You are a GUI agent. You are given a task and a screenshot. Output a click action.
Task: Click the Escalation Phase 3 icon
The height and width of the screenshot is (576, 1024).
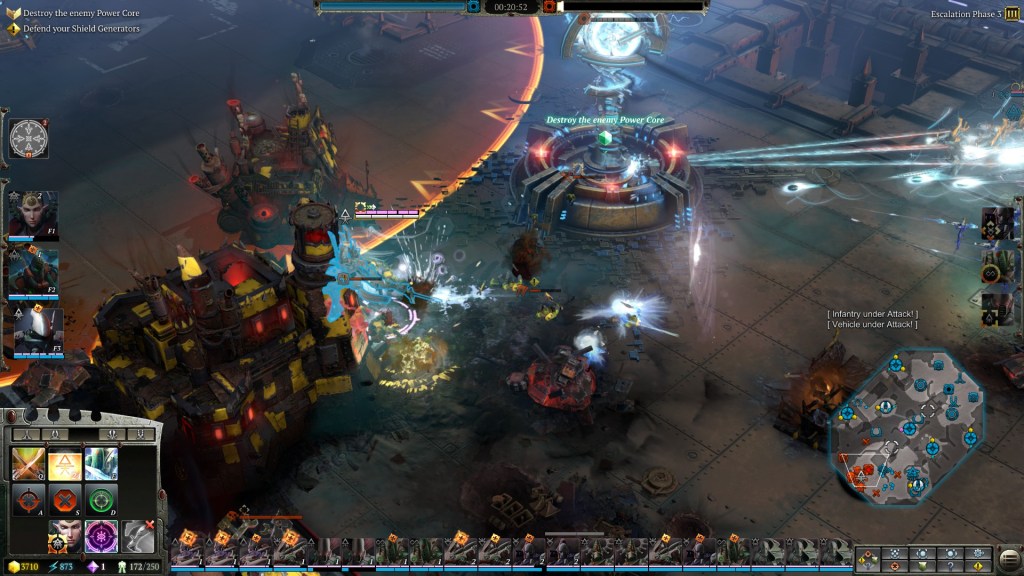[1012, 14]
